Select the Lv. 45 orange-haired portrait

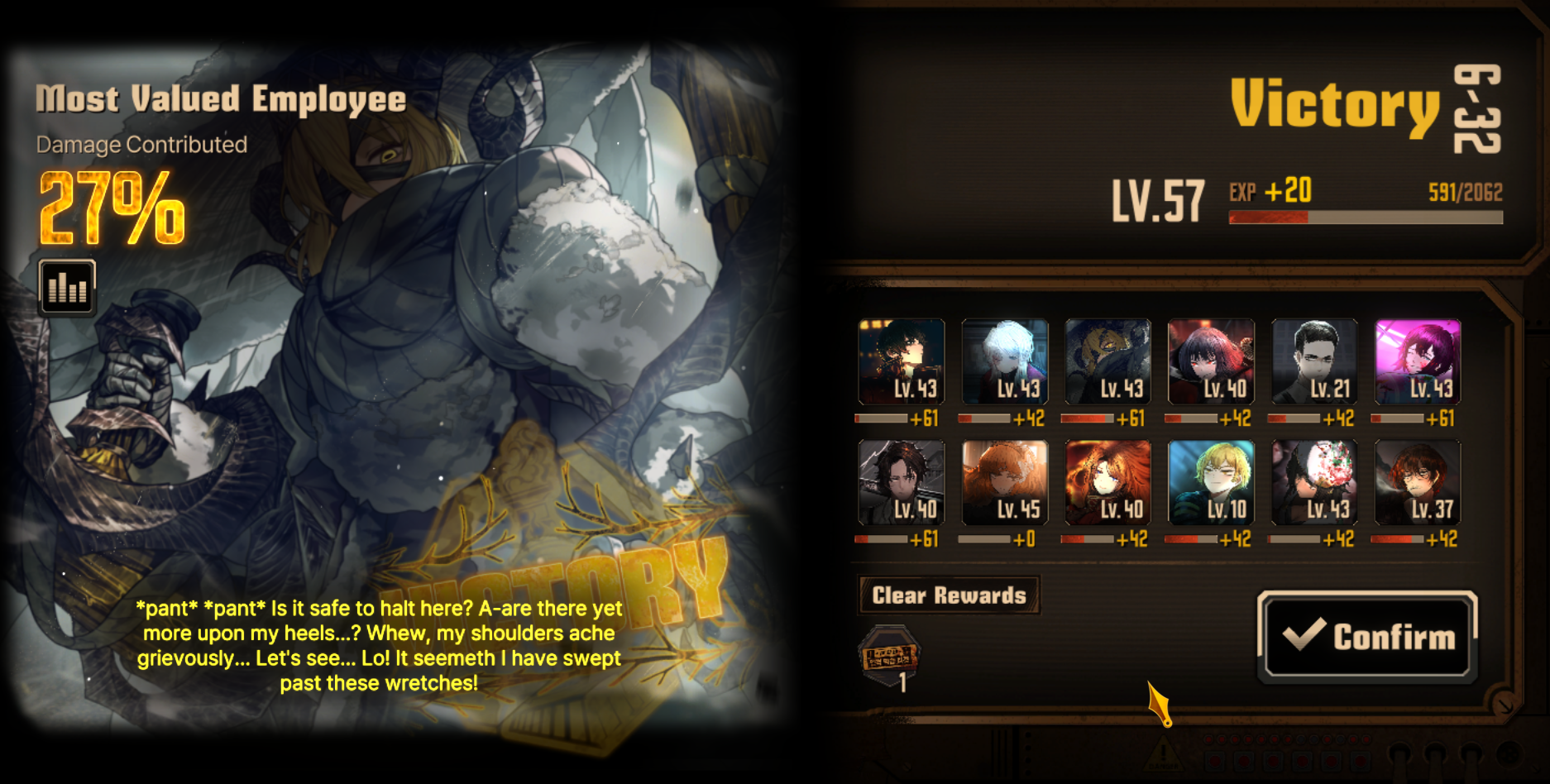tap(1005, 482)
